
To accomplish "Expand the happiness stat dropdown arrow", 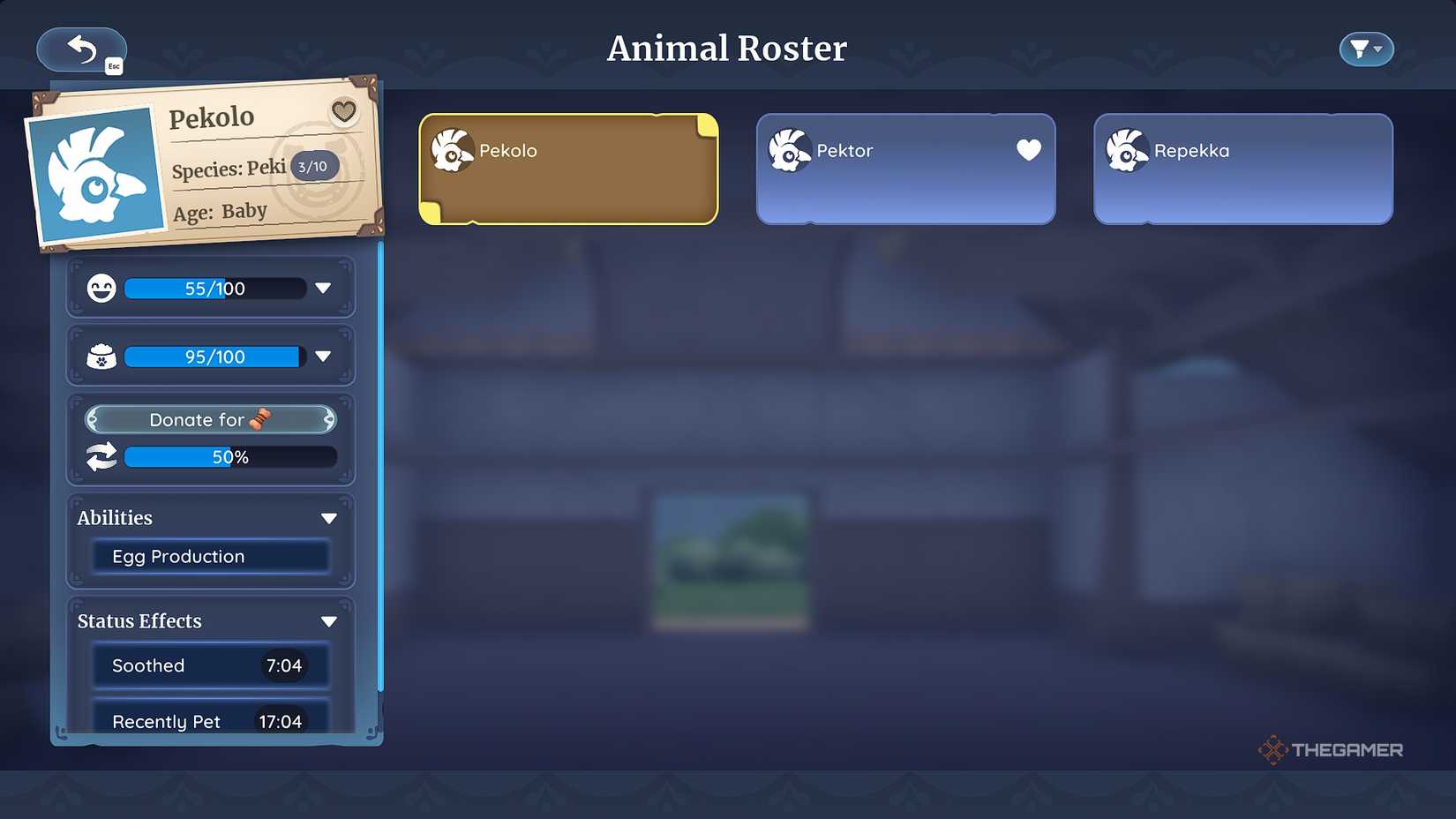I will pyautogui.click(x=323, y=287).
